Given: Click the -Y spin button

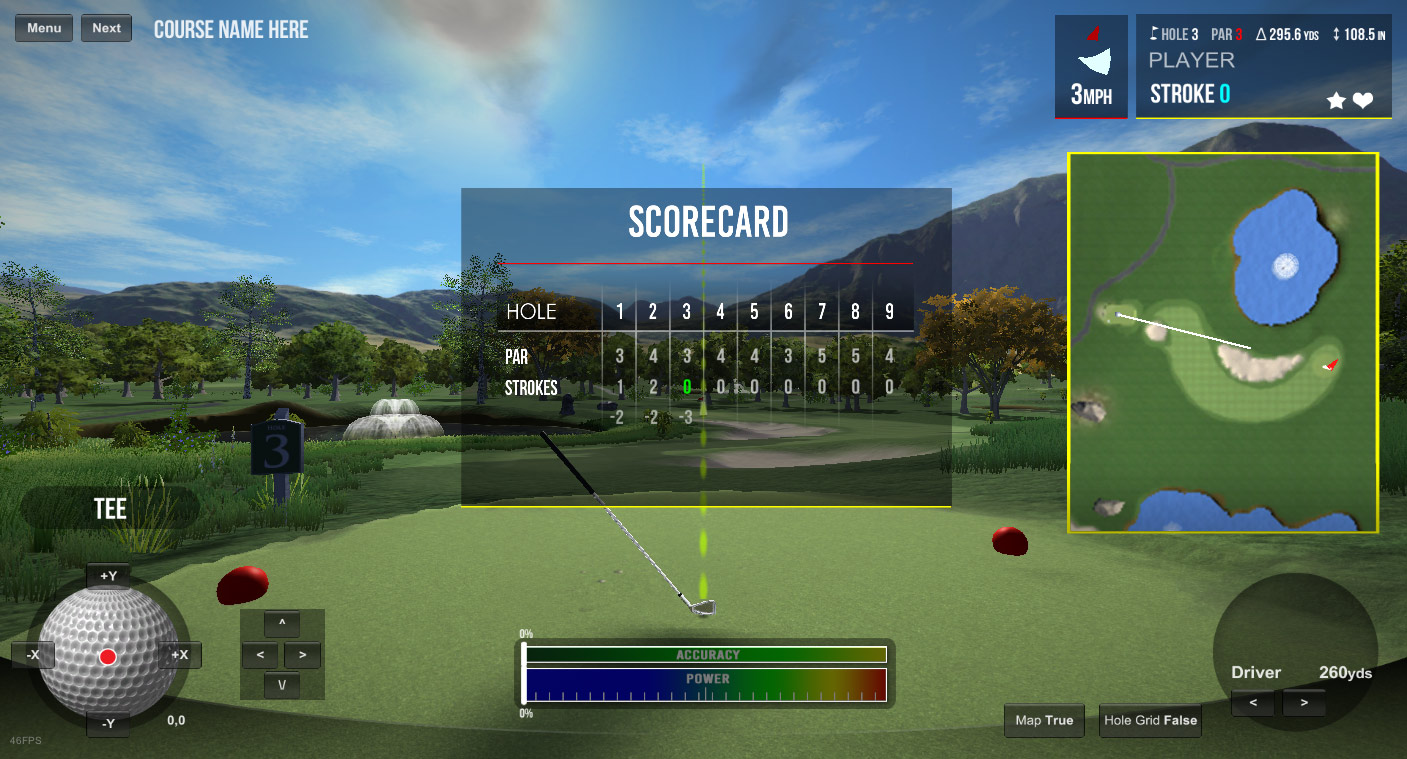Looking at the screenshot, I should coord(108,723).
